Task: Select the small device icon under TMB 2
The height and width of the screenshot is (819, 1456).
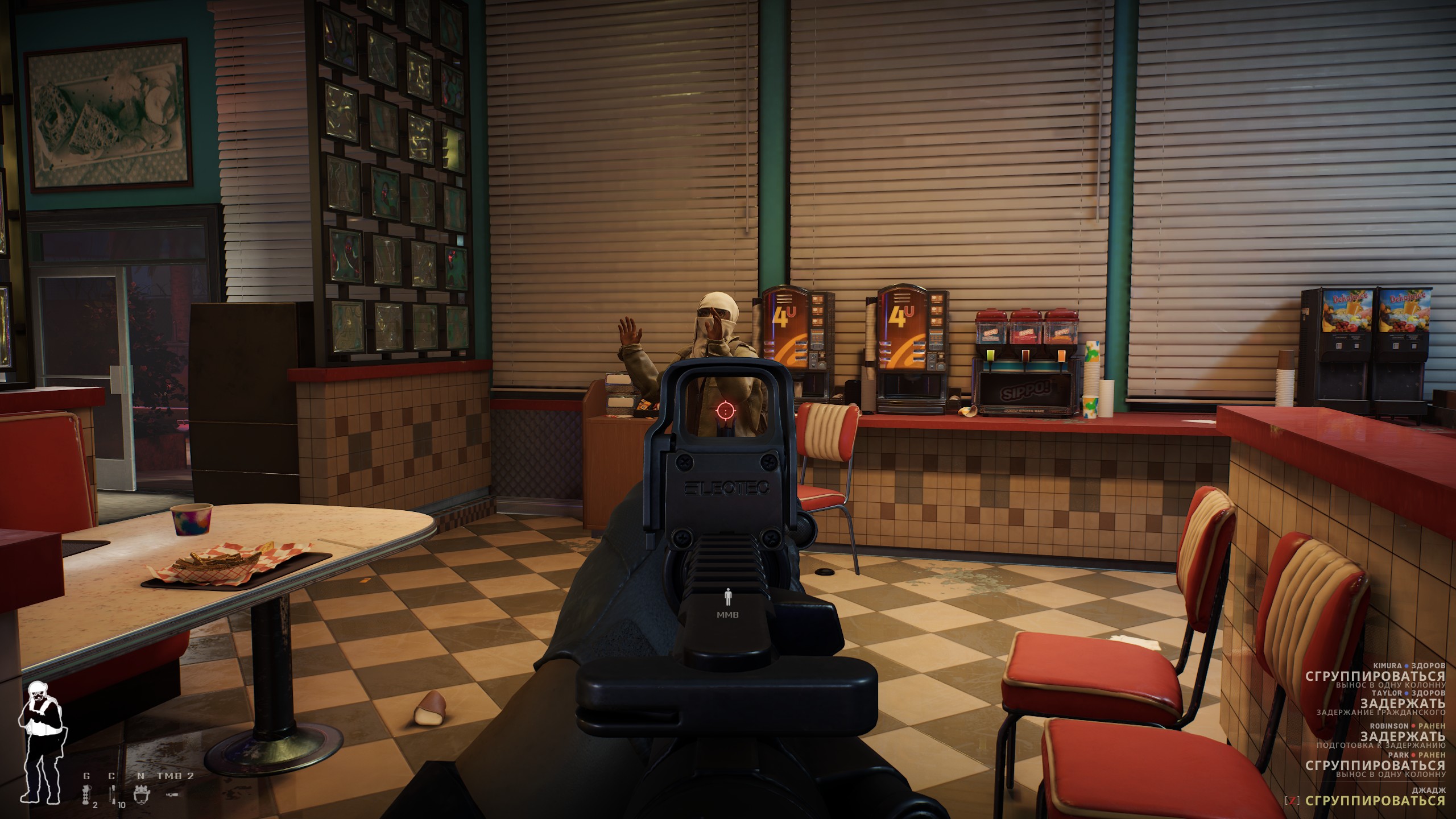Action: 172,794
